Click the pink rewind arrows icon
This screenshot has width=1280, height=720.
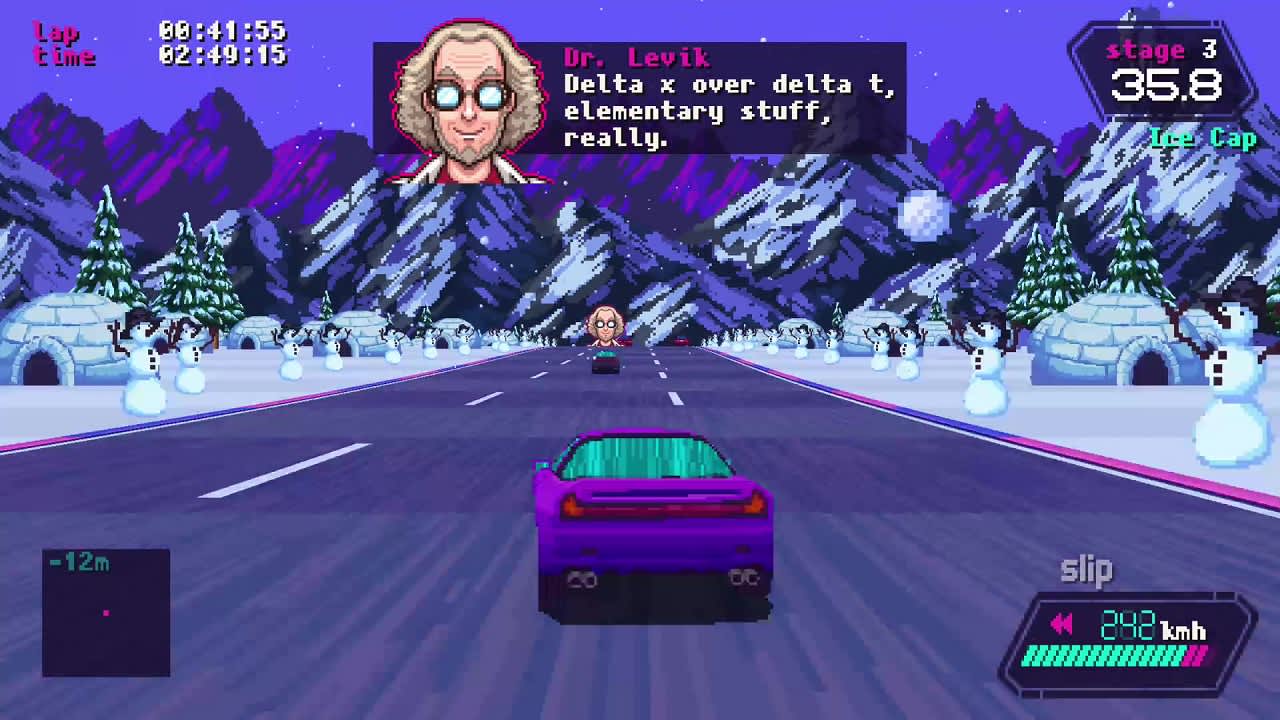(x=1062, y=625)
